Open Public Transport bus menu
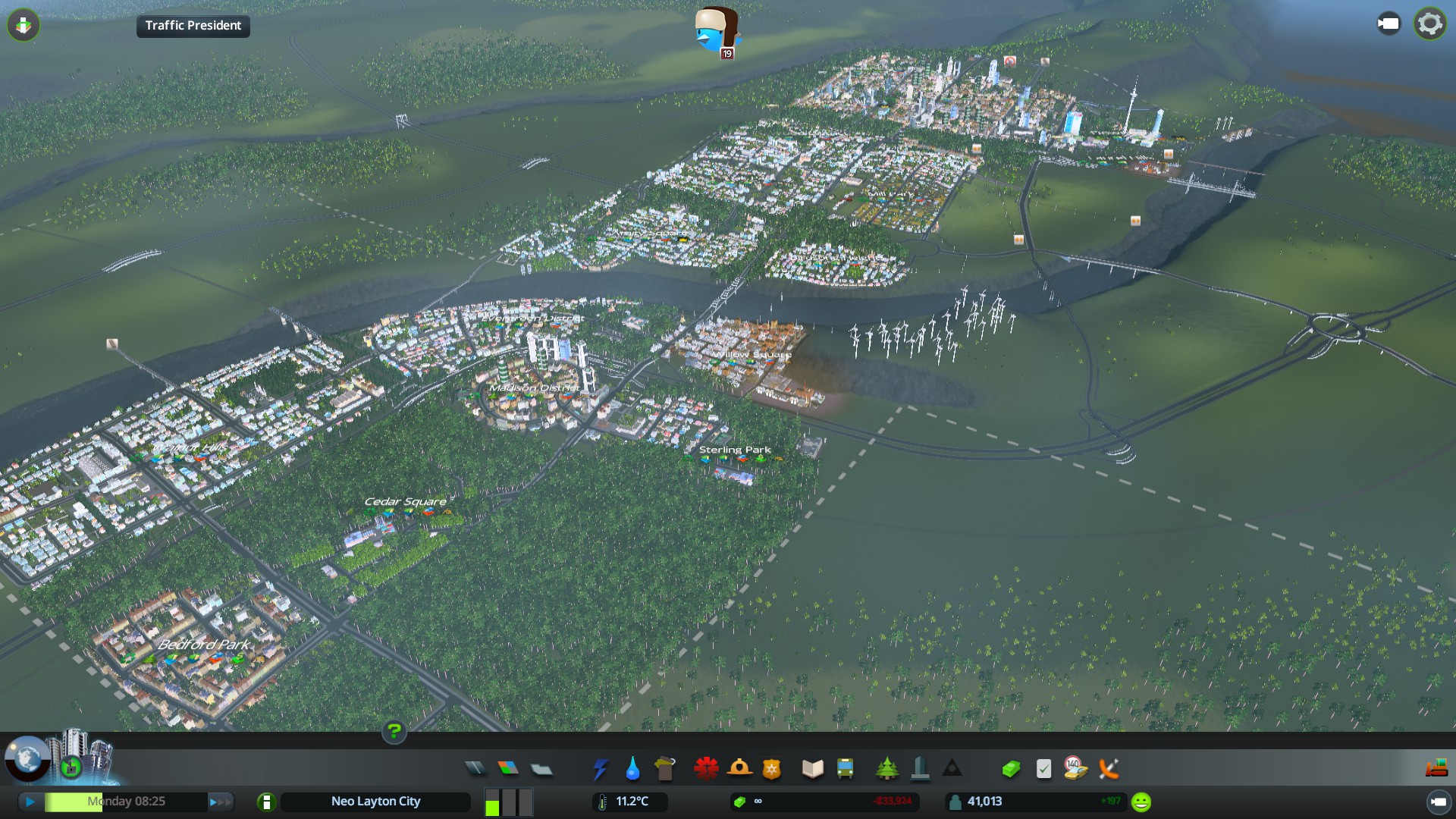 pos(845,769)
